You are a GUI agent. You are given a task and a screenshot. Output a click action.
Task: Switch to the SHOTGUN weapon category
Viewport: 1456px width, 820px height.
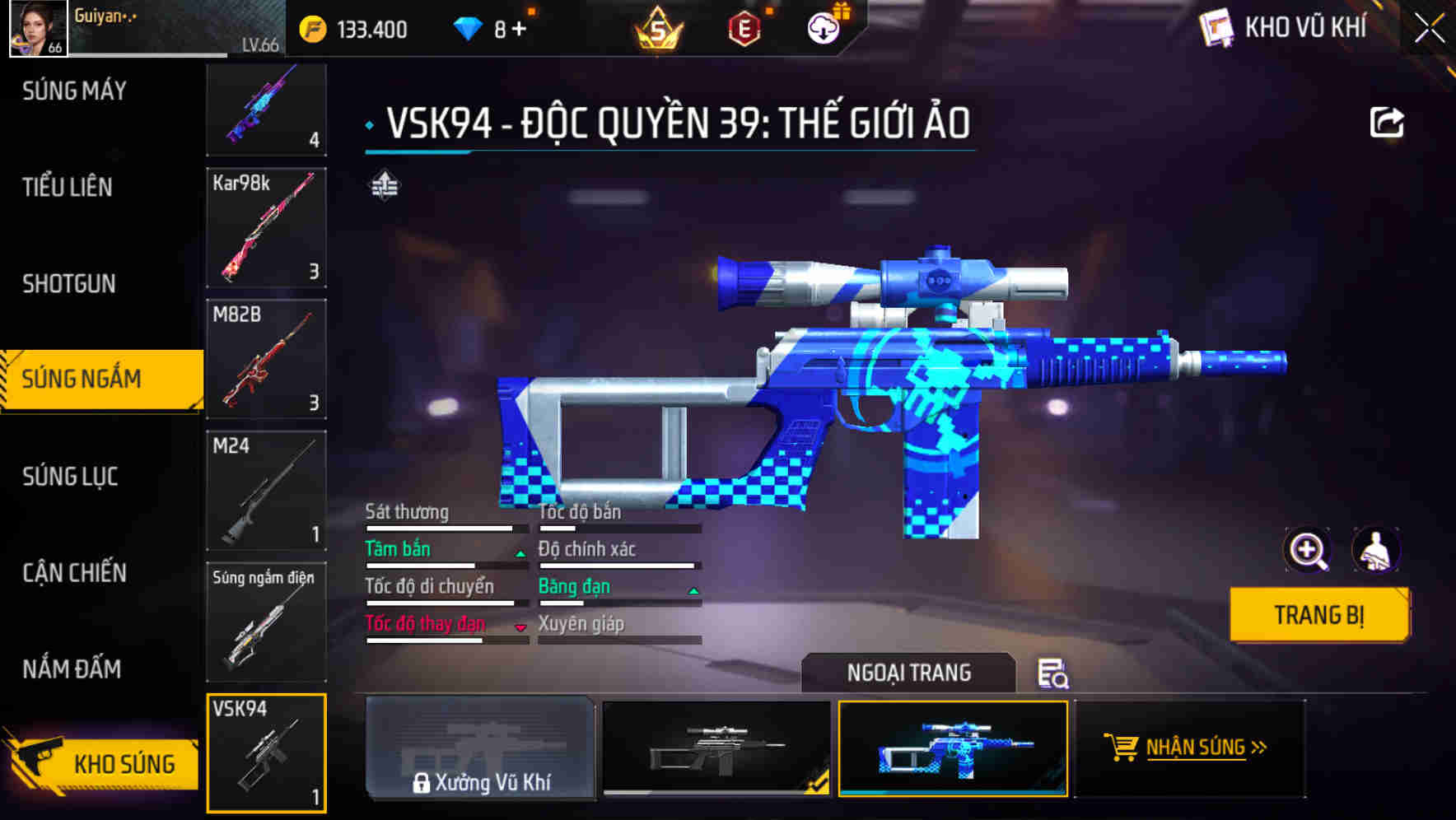(x=68, y=283)
